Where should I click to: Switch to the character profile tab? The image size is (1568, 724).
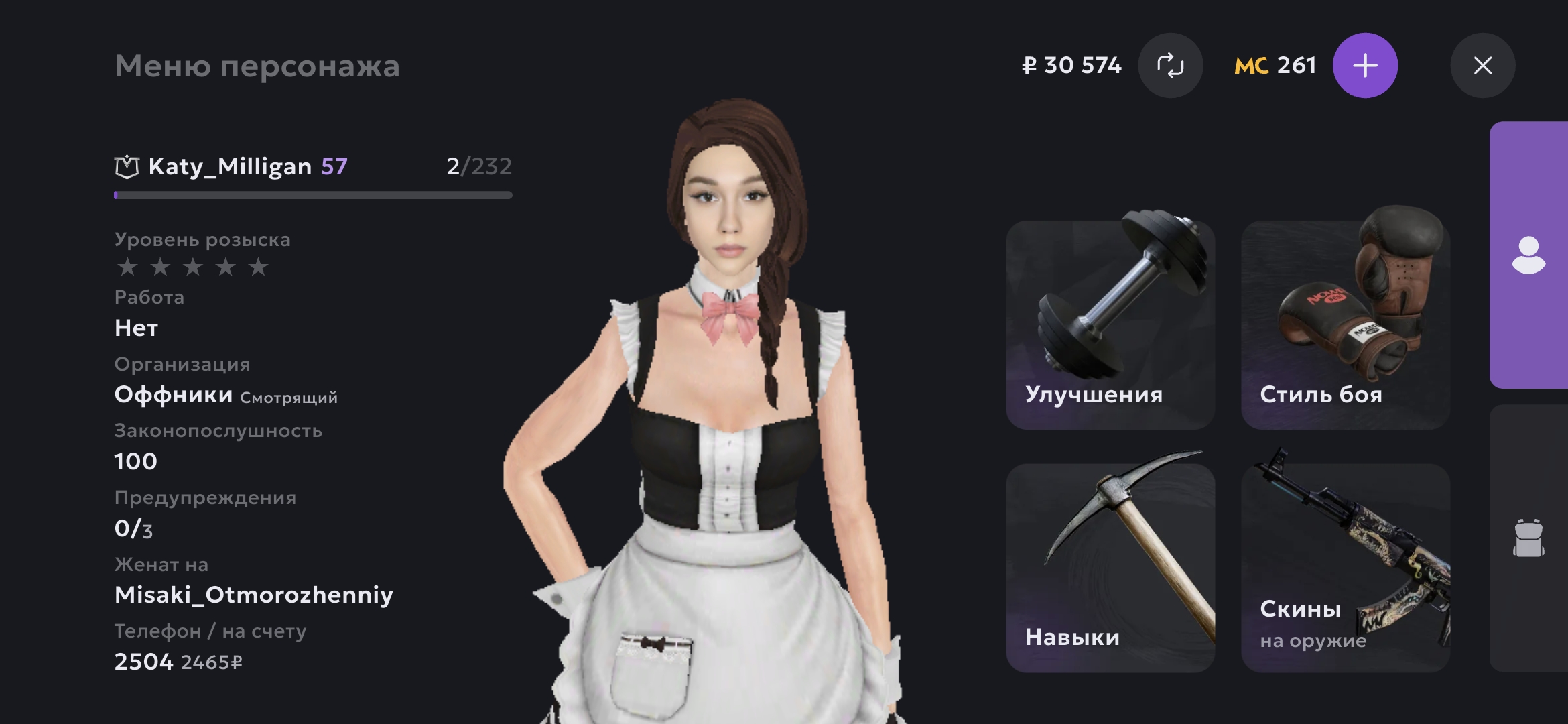point(1528,255)
